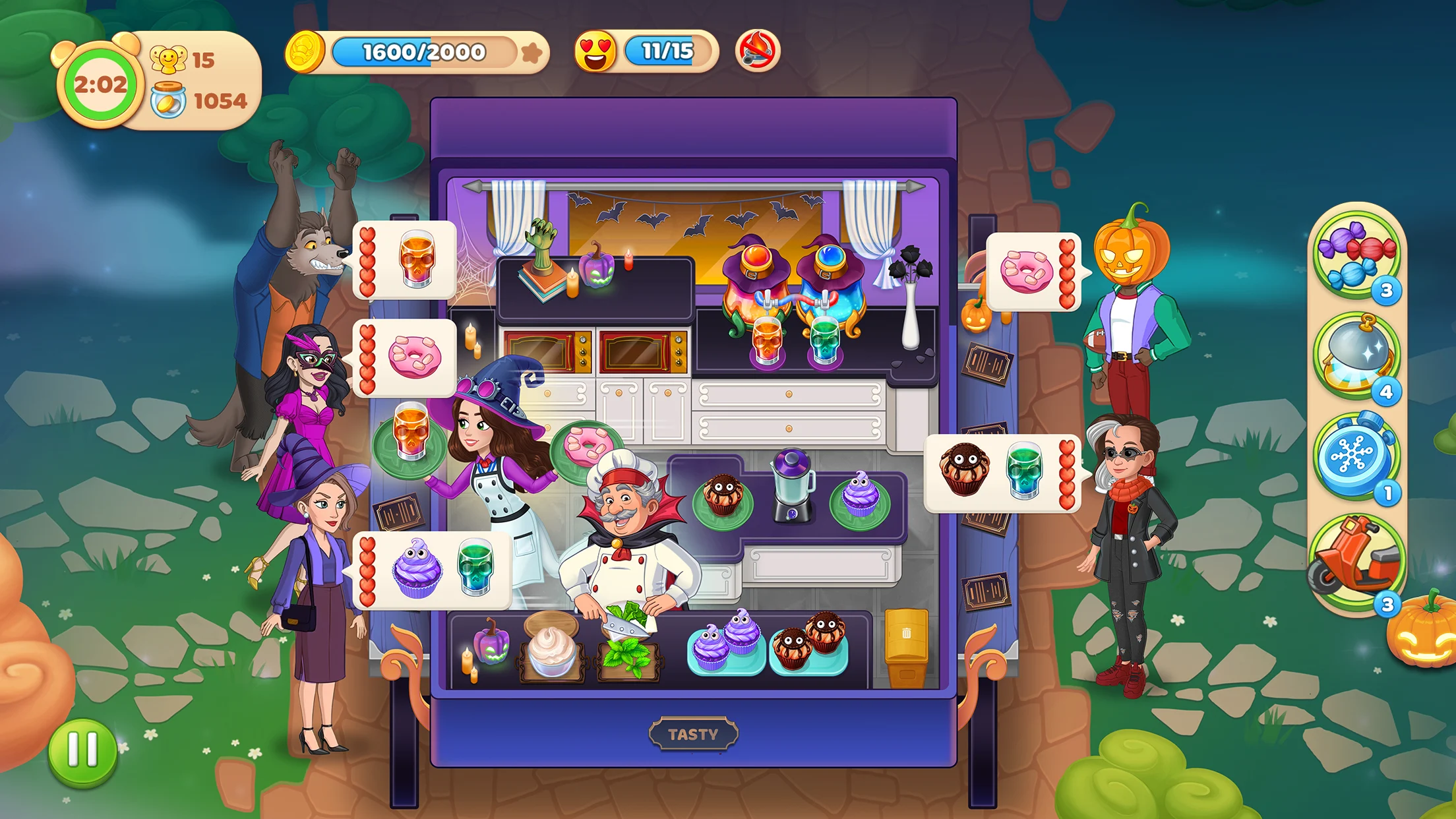The width and height of the screenshot is (1456, 819).
Task: Pause the game with the green button
Action: [83, 752]
